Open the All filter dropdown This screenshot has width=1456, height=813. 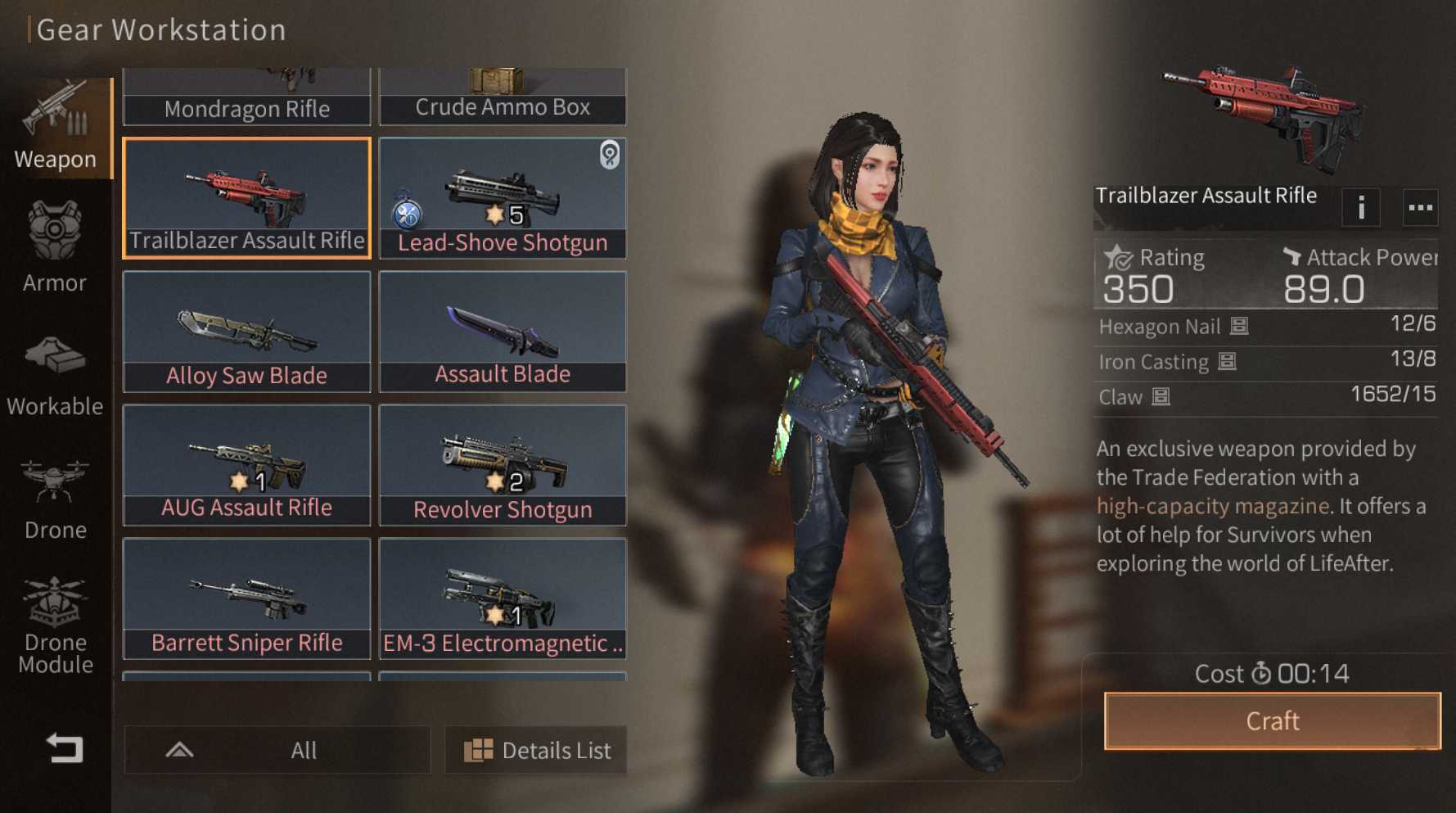pos(277,750)
